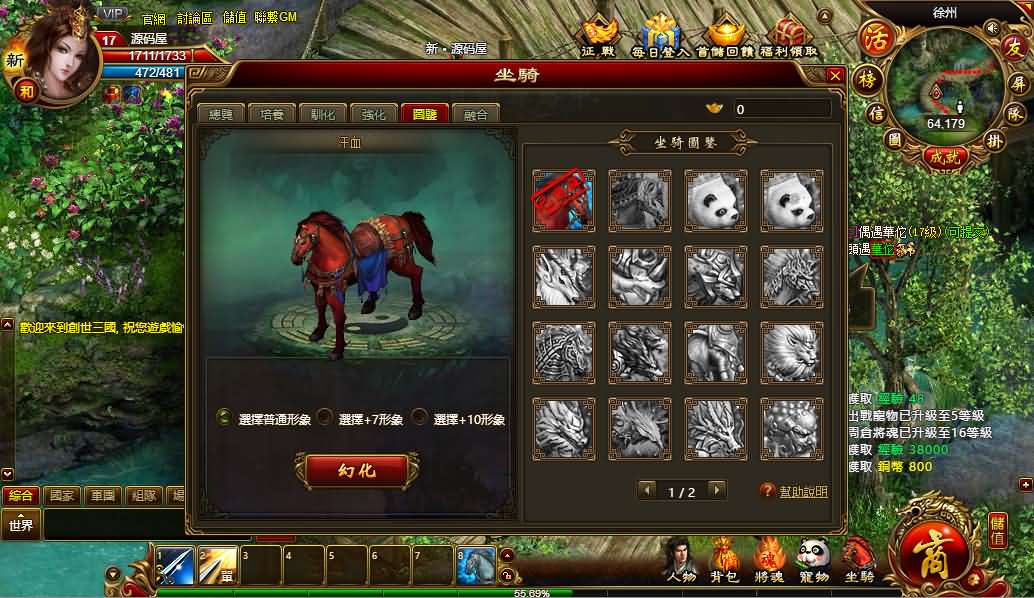Open the 福利領取 treasure chest rewards
Image resolution: width=1034 pixels, height=598 pixels.
pos(789,36)
